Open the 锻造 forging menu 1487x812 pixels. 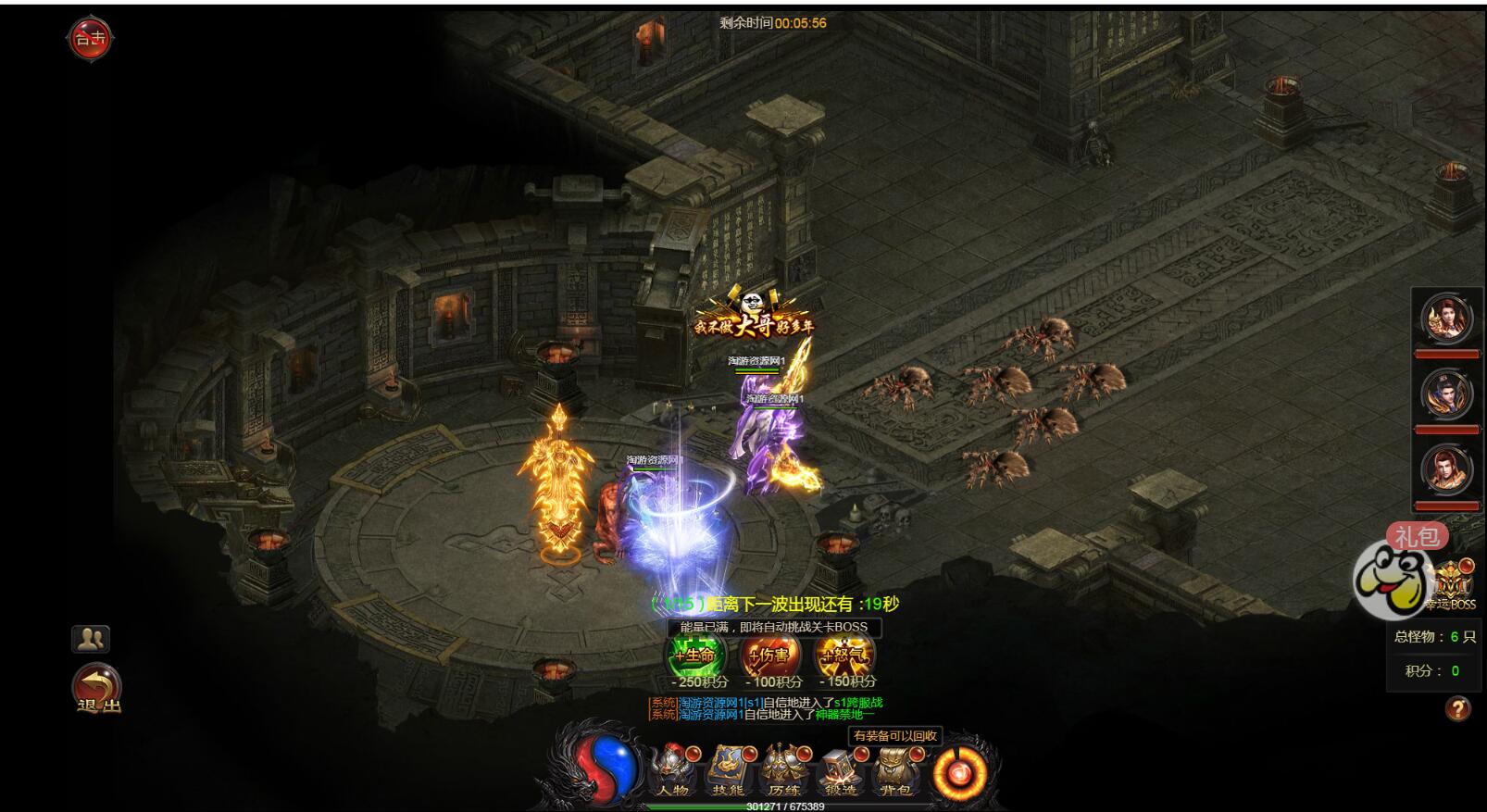coord(840,770)
